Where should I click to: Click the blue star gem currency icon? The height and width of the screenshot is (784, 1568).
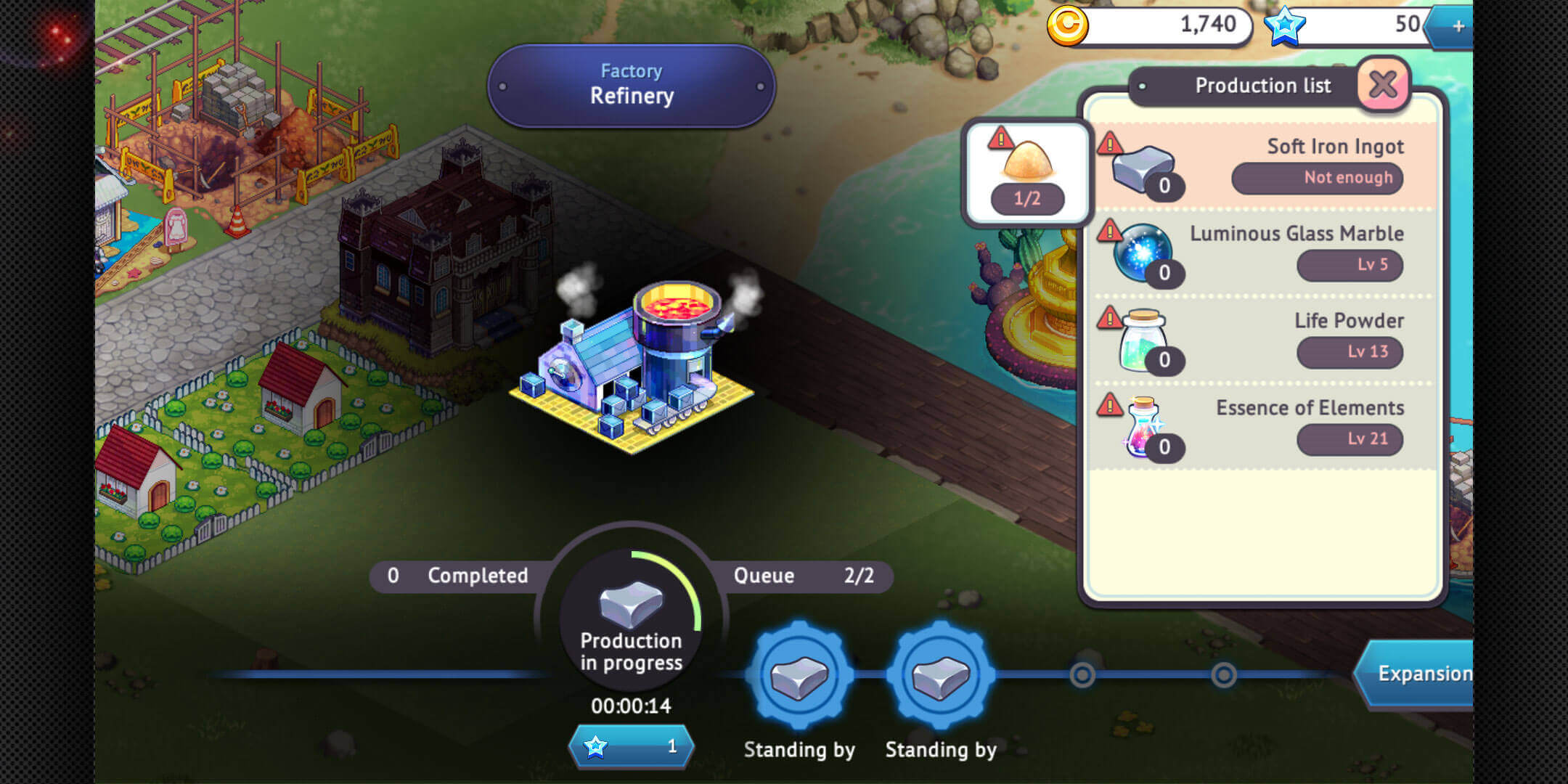click(x=1284, y=26)
